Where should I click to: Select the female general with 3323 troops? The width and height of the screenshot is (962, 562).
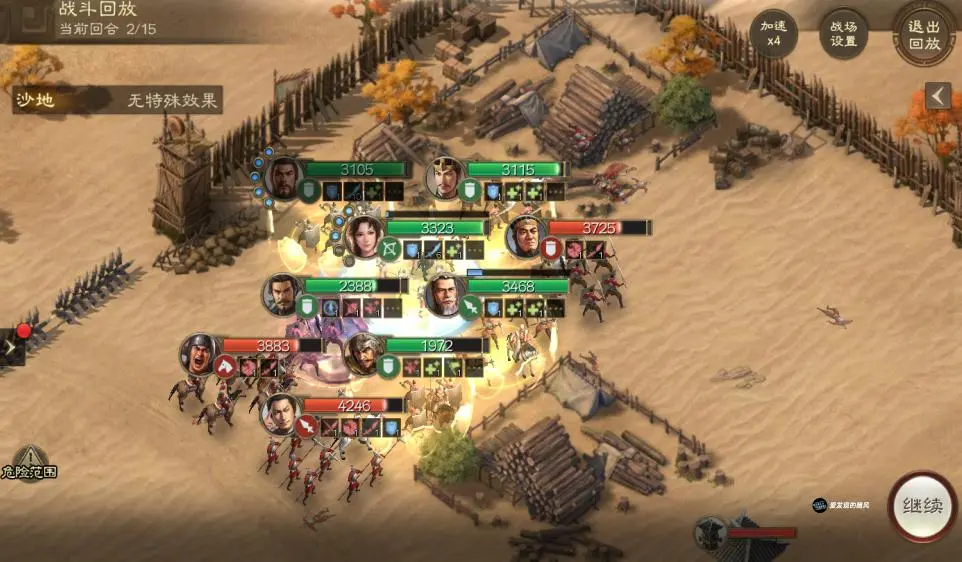point(365,235)
